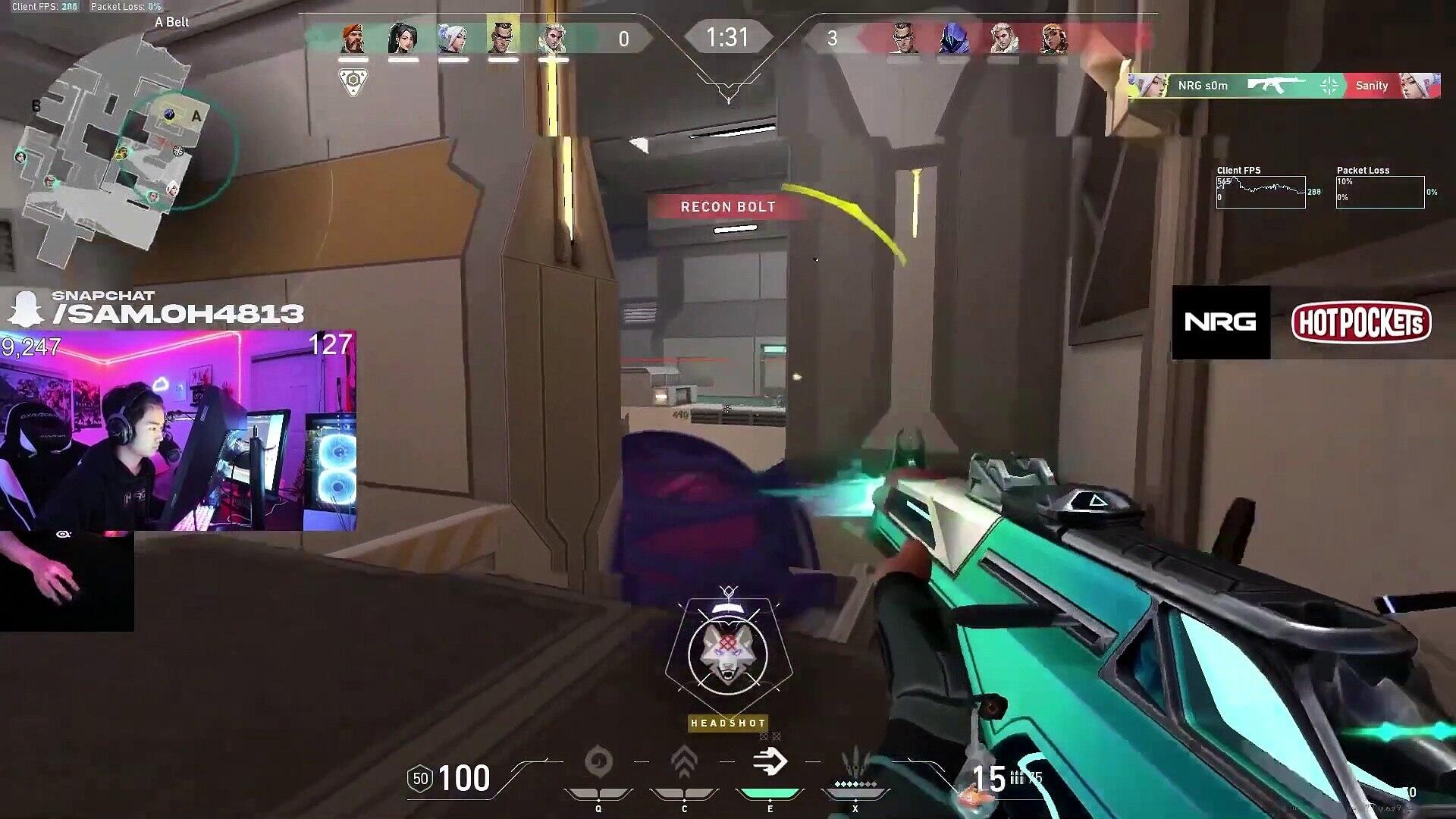
Task: Click the RECON BOLT indicator label
Action: (x=728, y=206)
